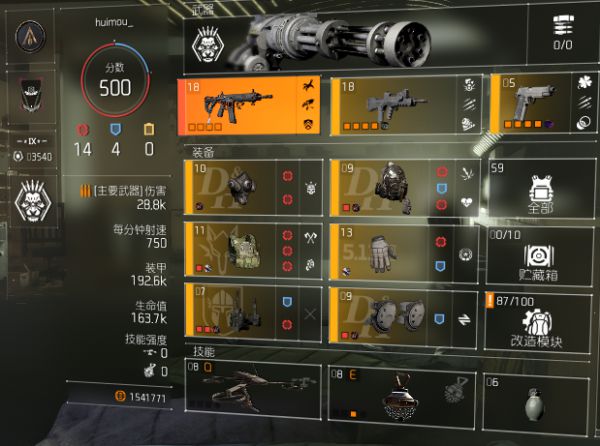Open the kneepads gear slot
Viewport: 600px width, 446px height.
click(x=401, y=313)
